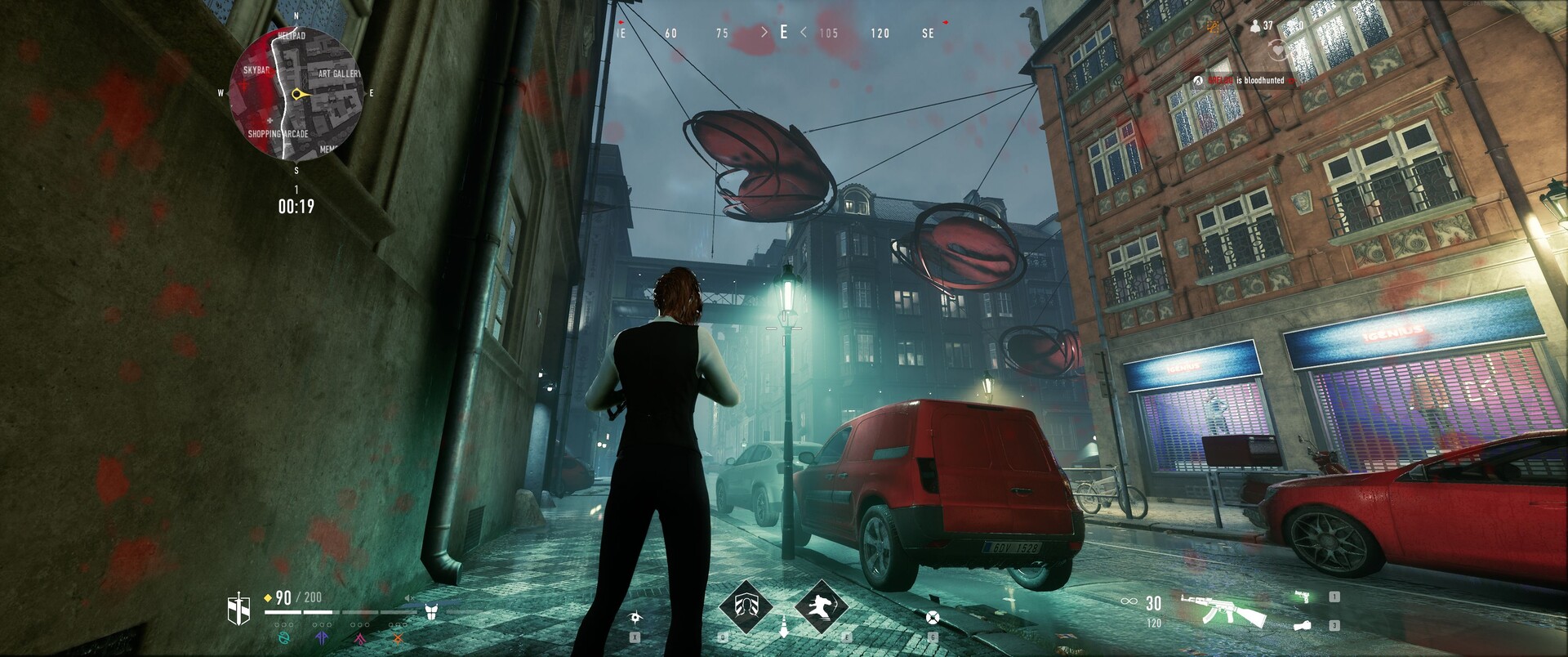This screenshot has width=1568, height=657.
Task: Click the pink blood resonance icon
Action: click(360, 636)
